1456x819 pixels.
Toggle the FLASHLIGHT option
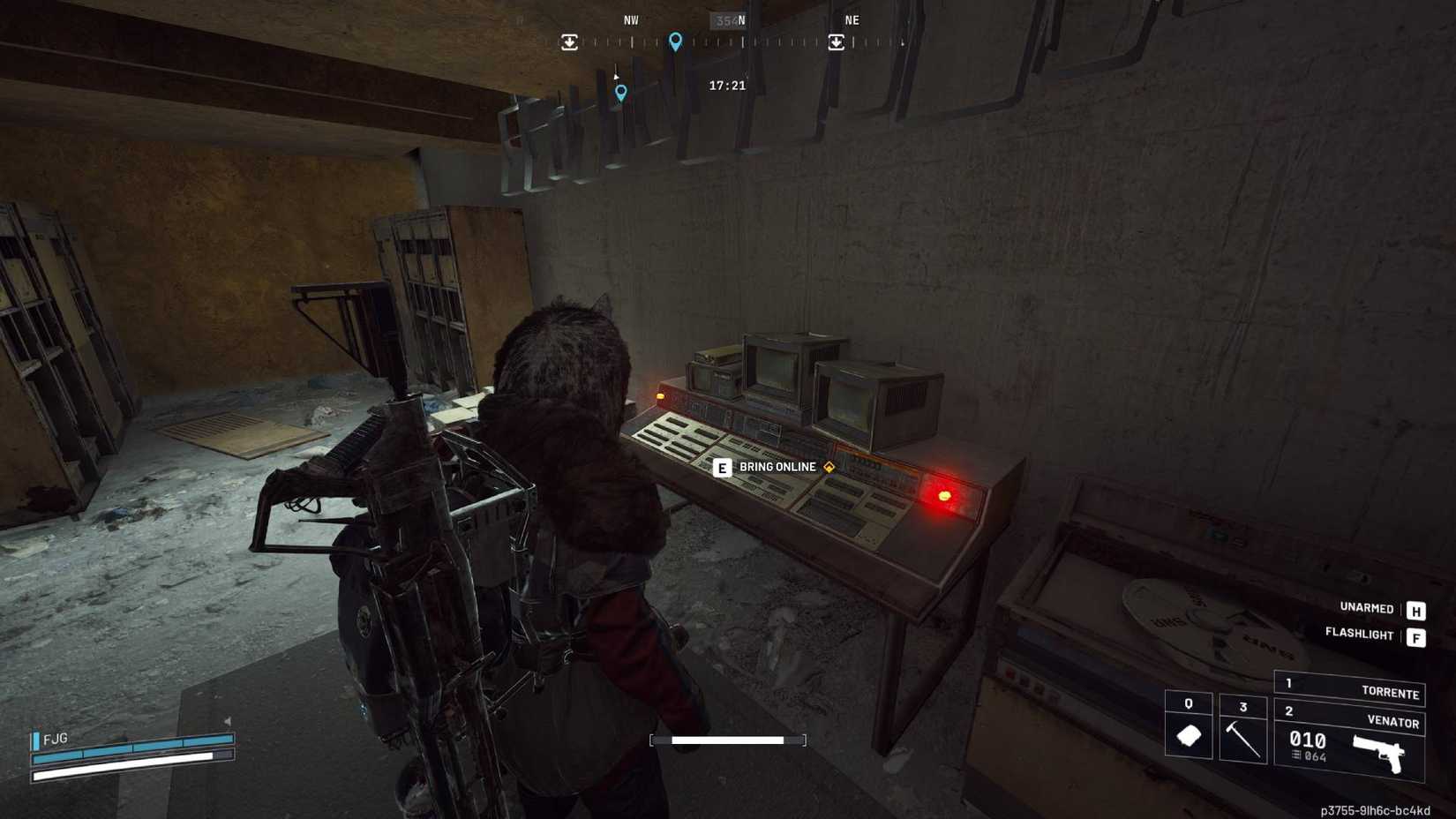[1359, 635]
